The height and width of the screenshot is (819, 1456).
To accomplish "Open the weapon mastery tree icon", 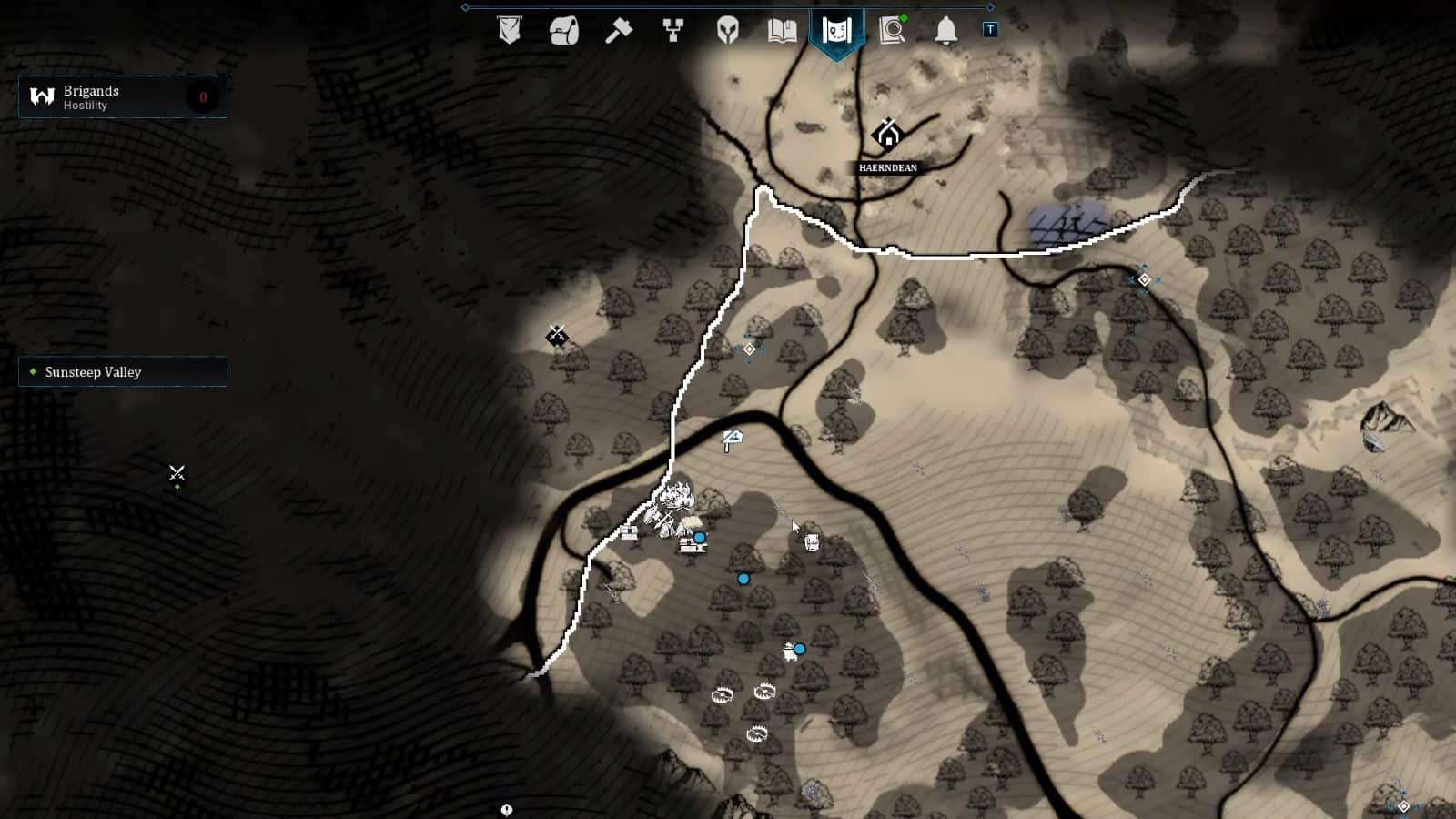I will click(672, 30).
